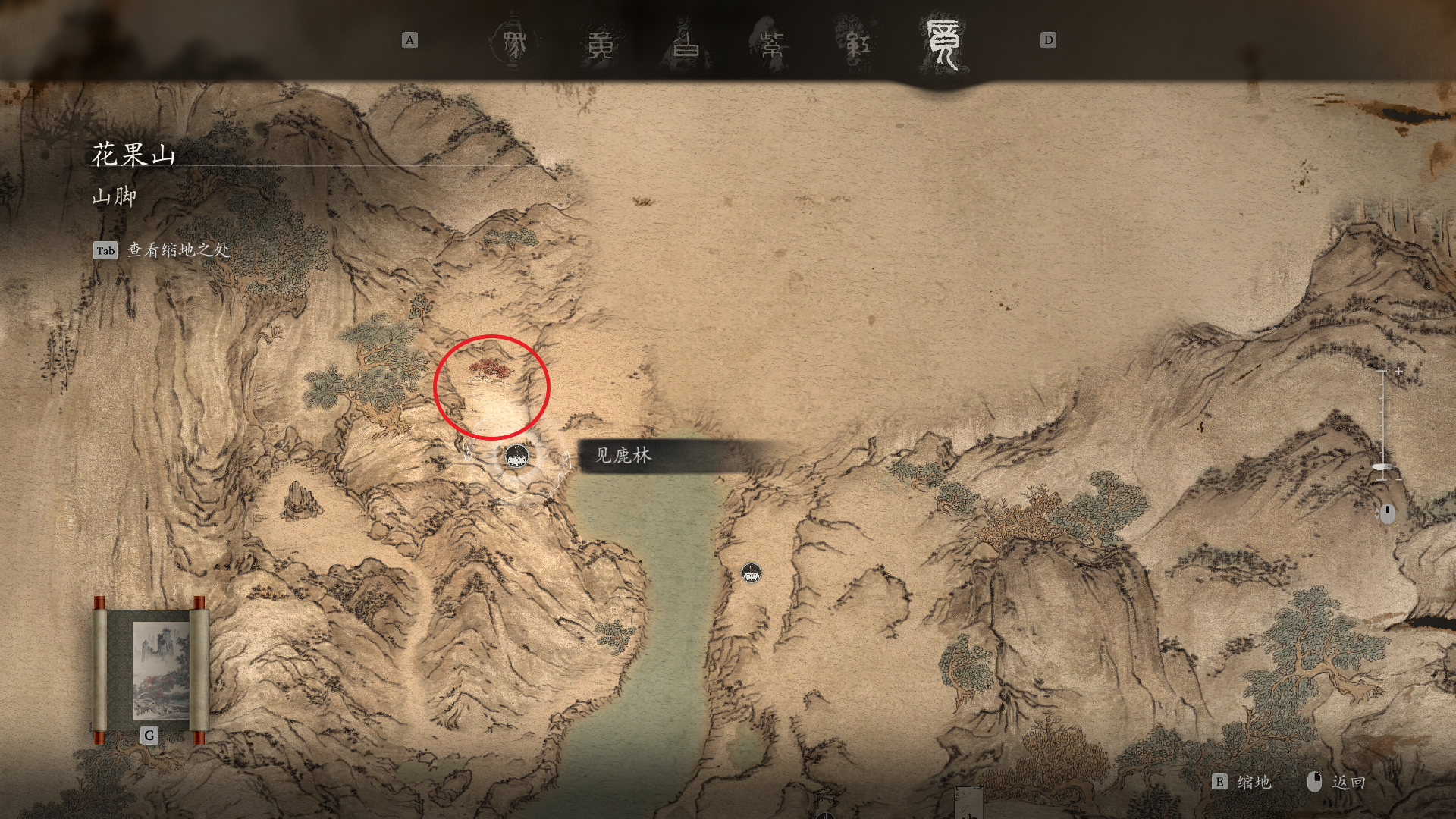Click the map zoom slider handle

click(x=1382, y=466)
